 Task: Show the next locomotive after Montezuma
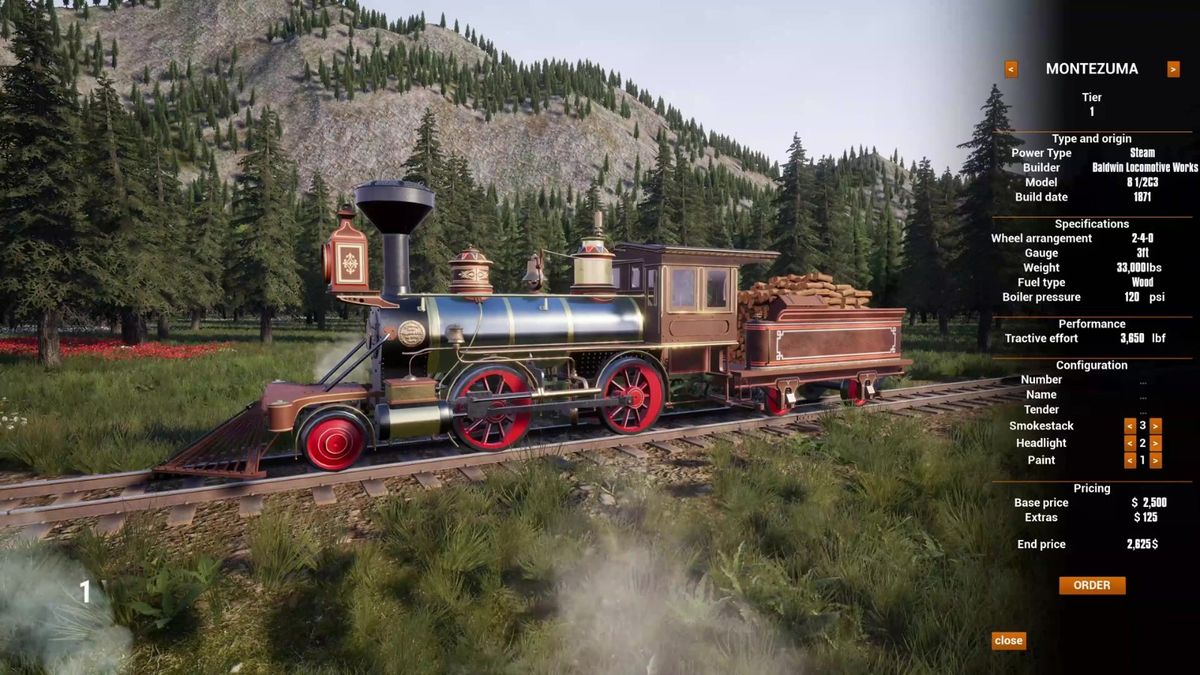pos(1173,69)
